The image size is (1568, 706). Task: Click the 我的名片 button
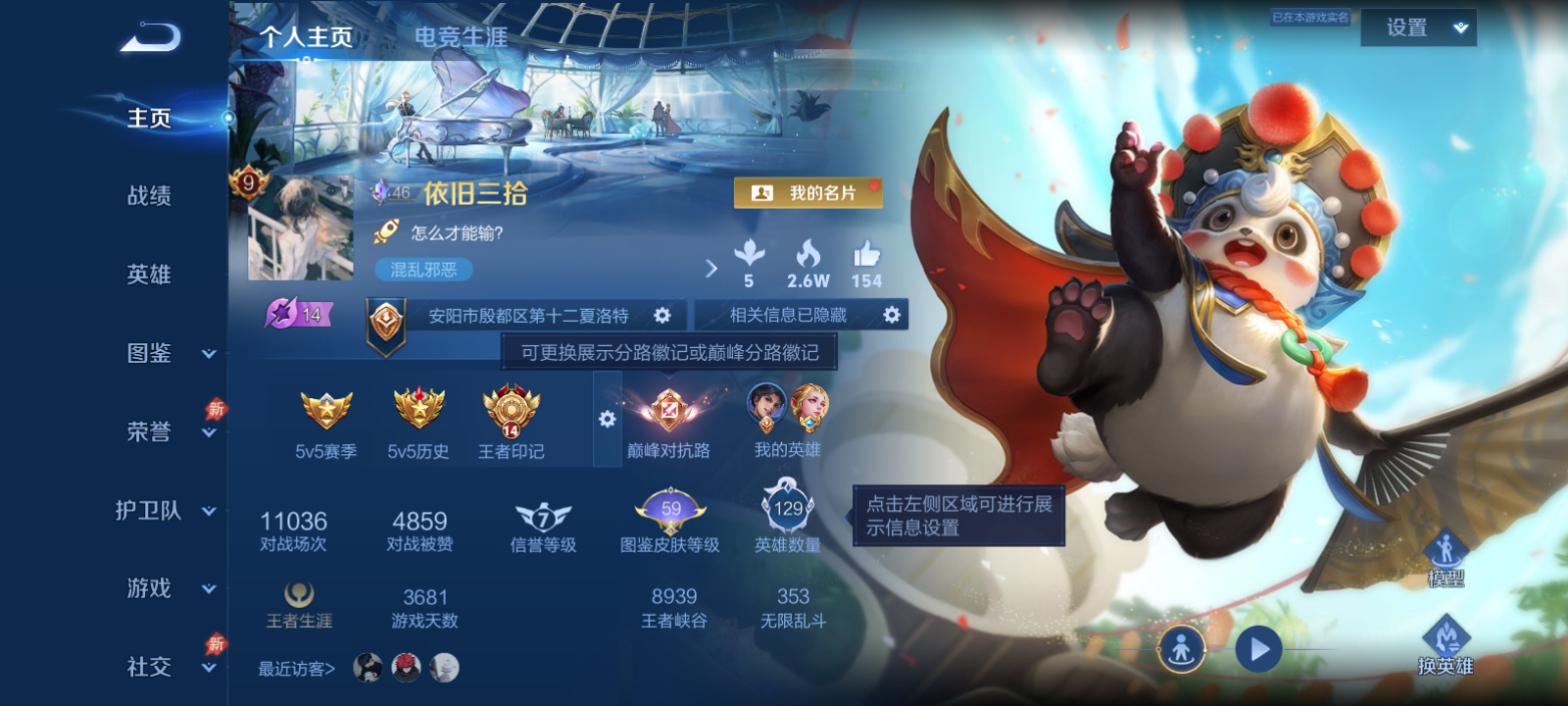[808, 193]
